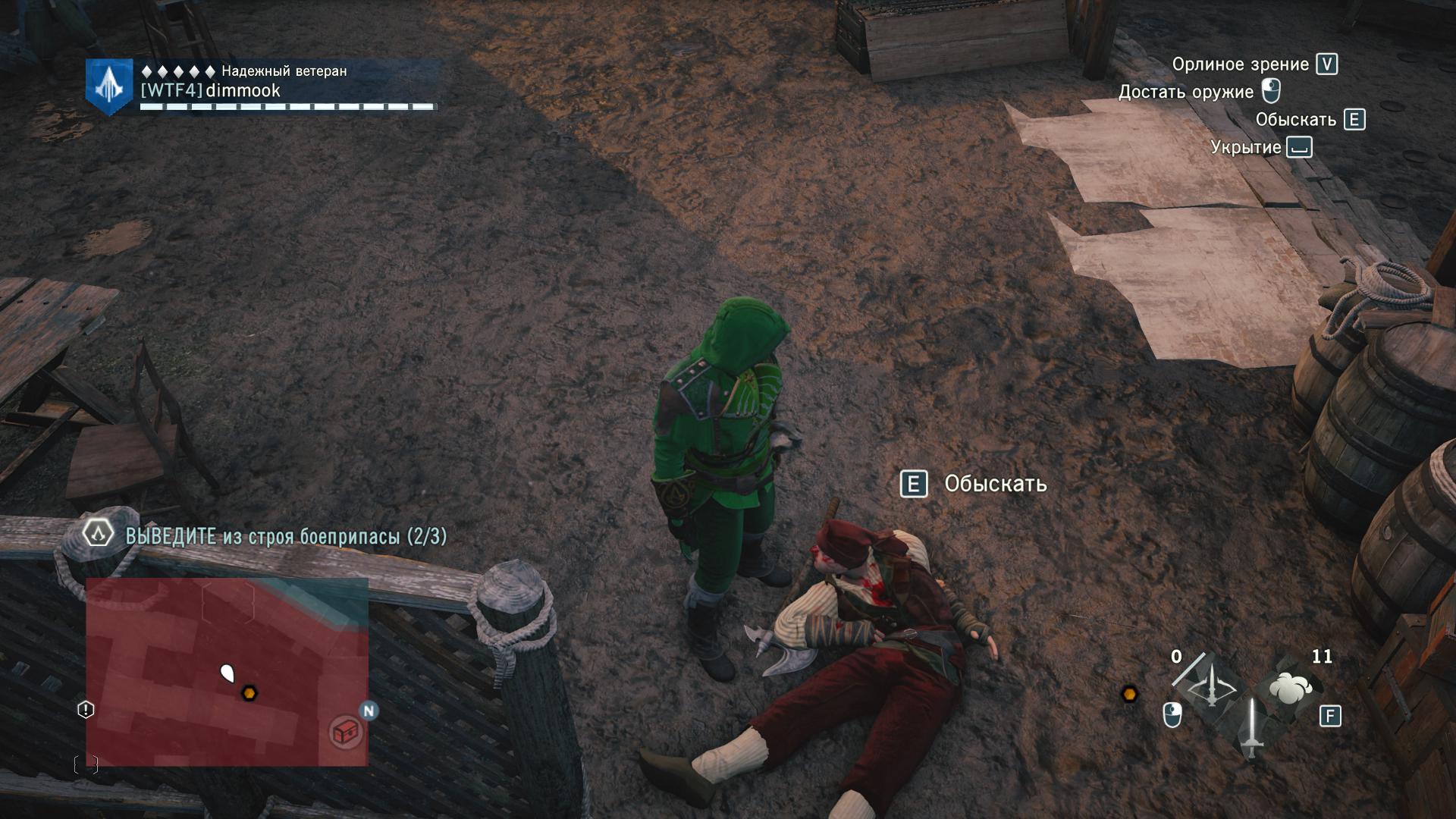Open the ammunition sabotage objective tracker

pos(285,536)
